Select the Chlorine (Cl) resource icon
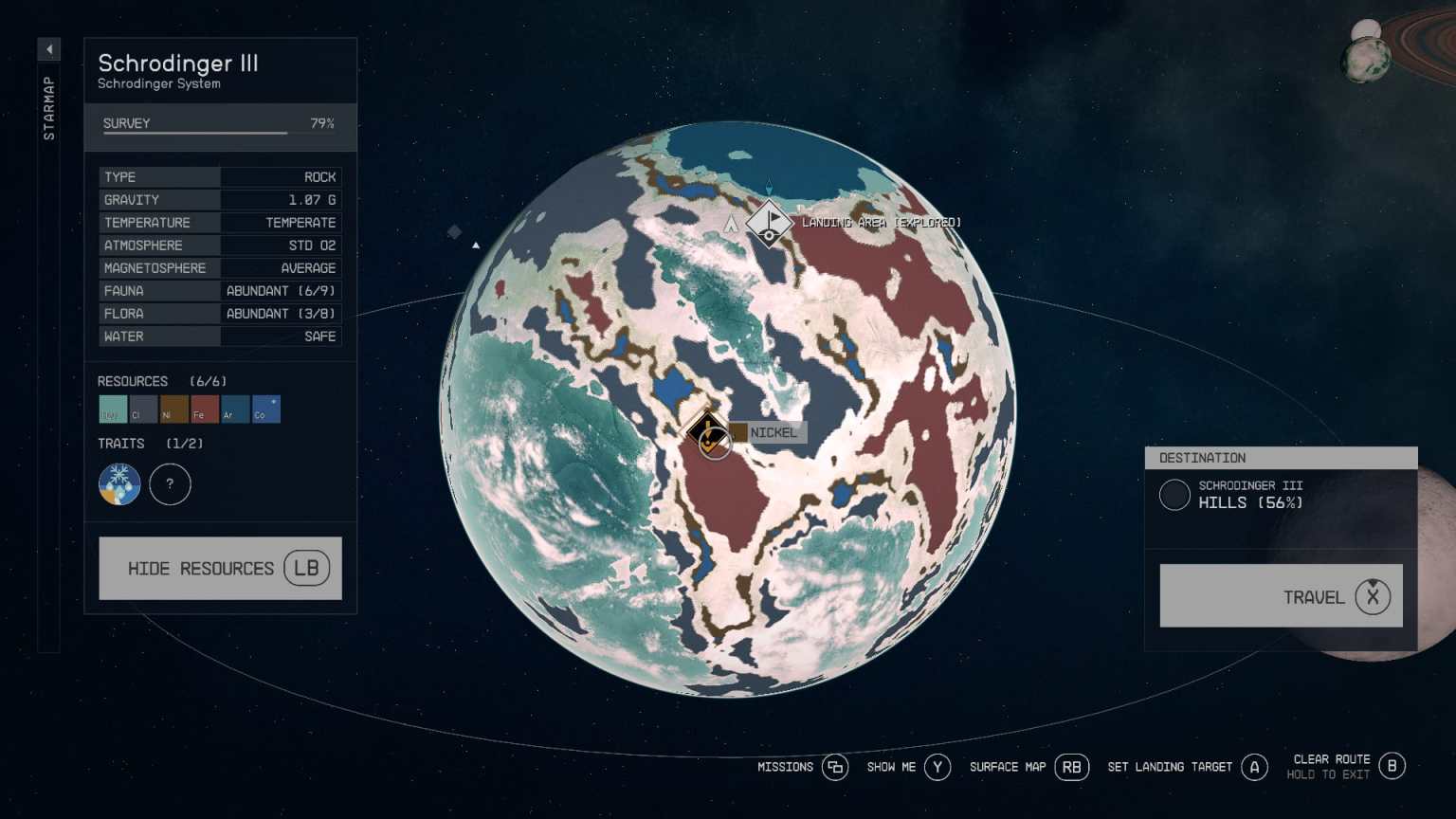The width and height of the screenshot is (1456, 819). [x=142, y=409]
